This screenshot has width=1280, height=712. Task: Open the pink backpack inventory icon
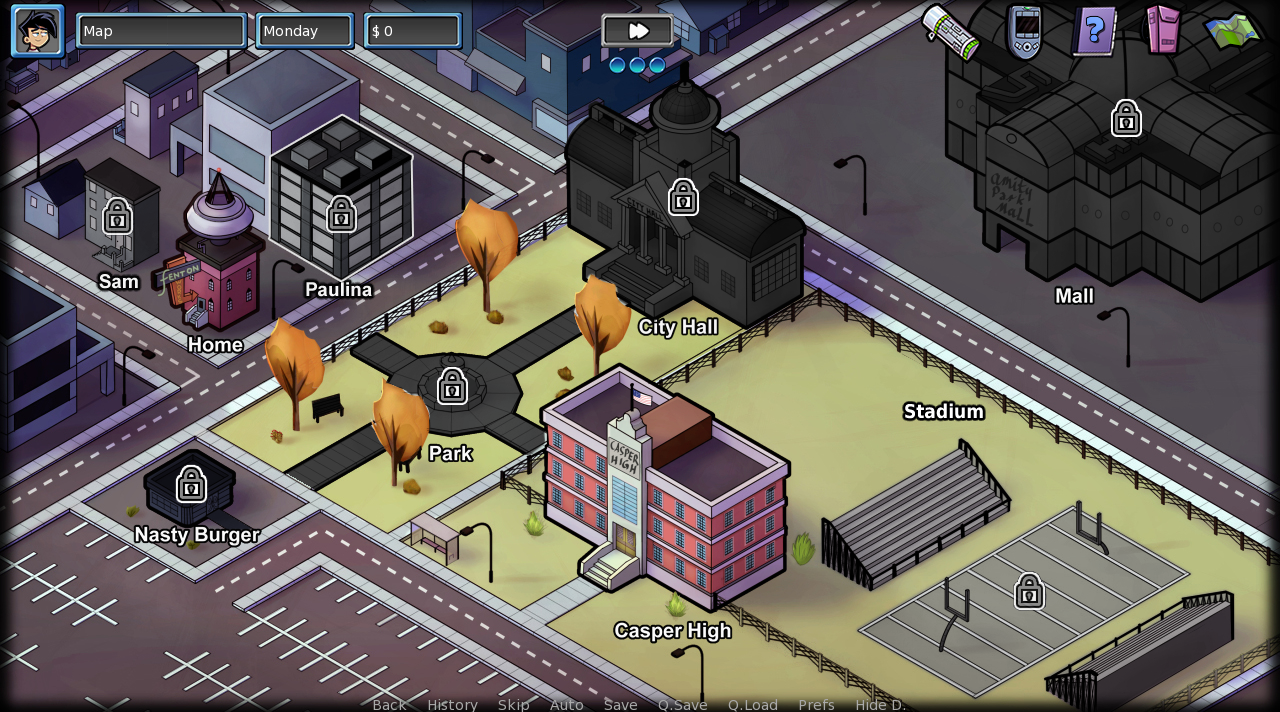tap(1162, 30)
